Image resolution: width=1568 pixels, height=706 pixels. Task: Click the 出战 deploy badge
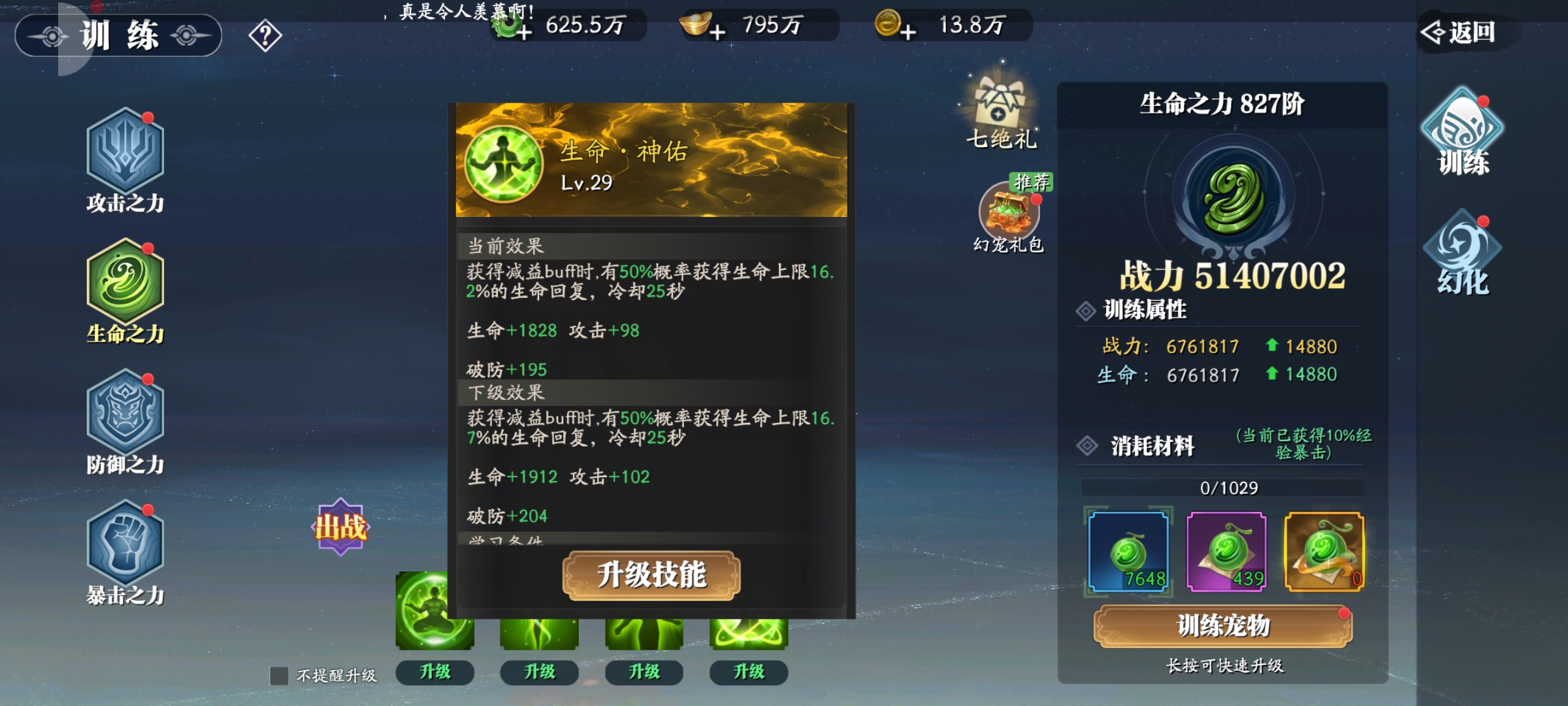(x=340, y=526)
